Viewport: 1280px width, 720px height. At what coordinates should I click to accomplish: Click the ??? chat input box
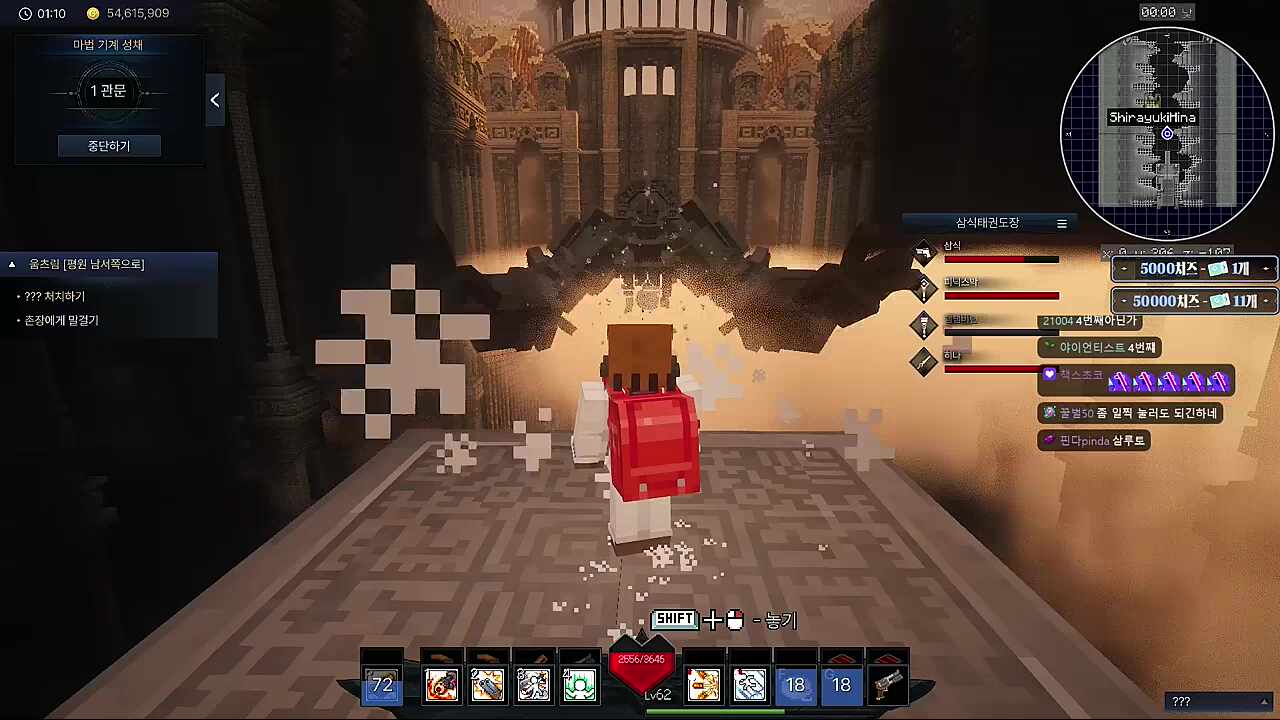[x=1215, y=702]
